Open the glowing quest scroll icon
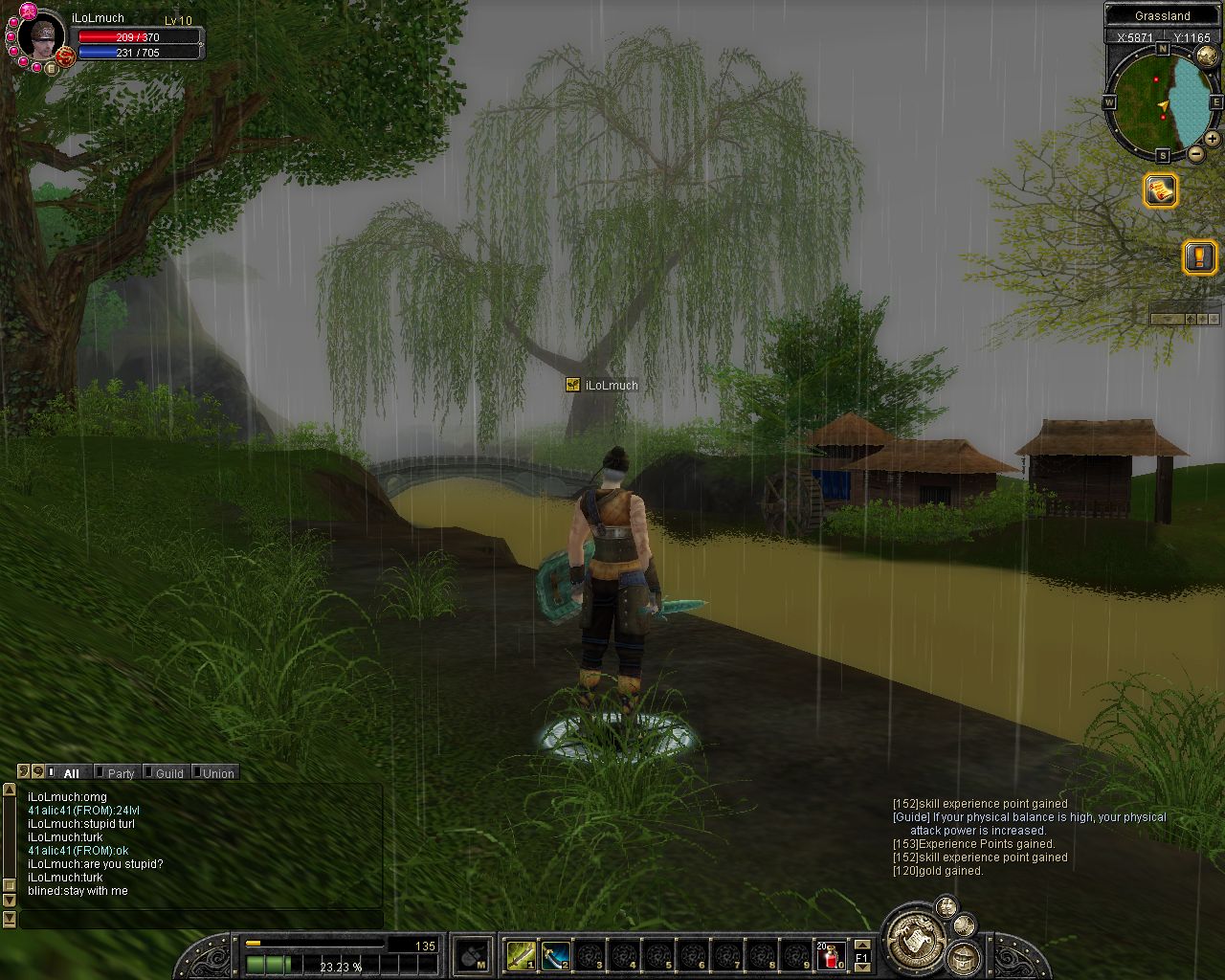This screenshot has height=980, width=1225. pos(1161,190)
